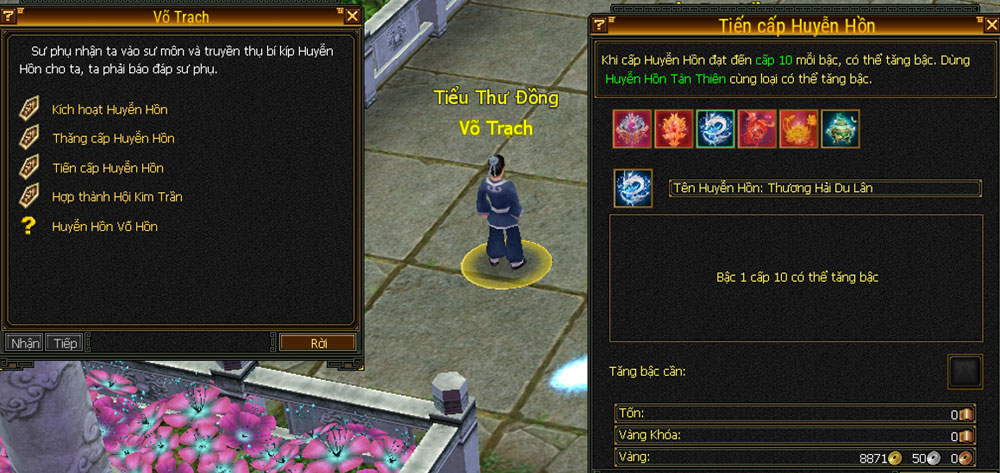Select the red phoenix Huyễn Hồn icon
The width and height of the screenshot is (1000, 473).
click(757, 129)
